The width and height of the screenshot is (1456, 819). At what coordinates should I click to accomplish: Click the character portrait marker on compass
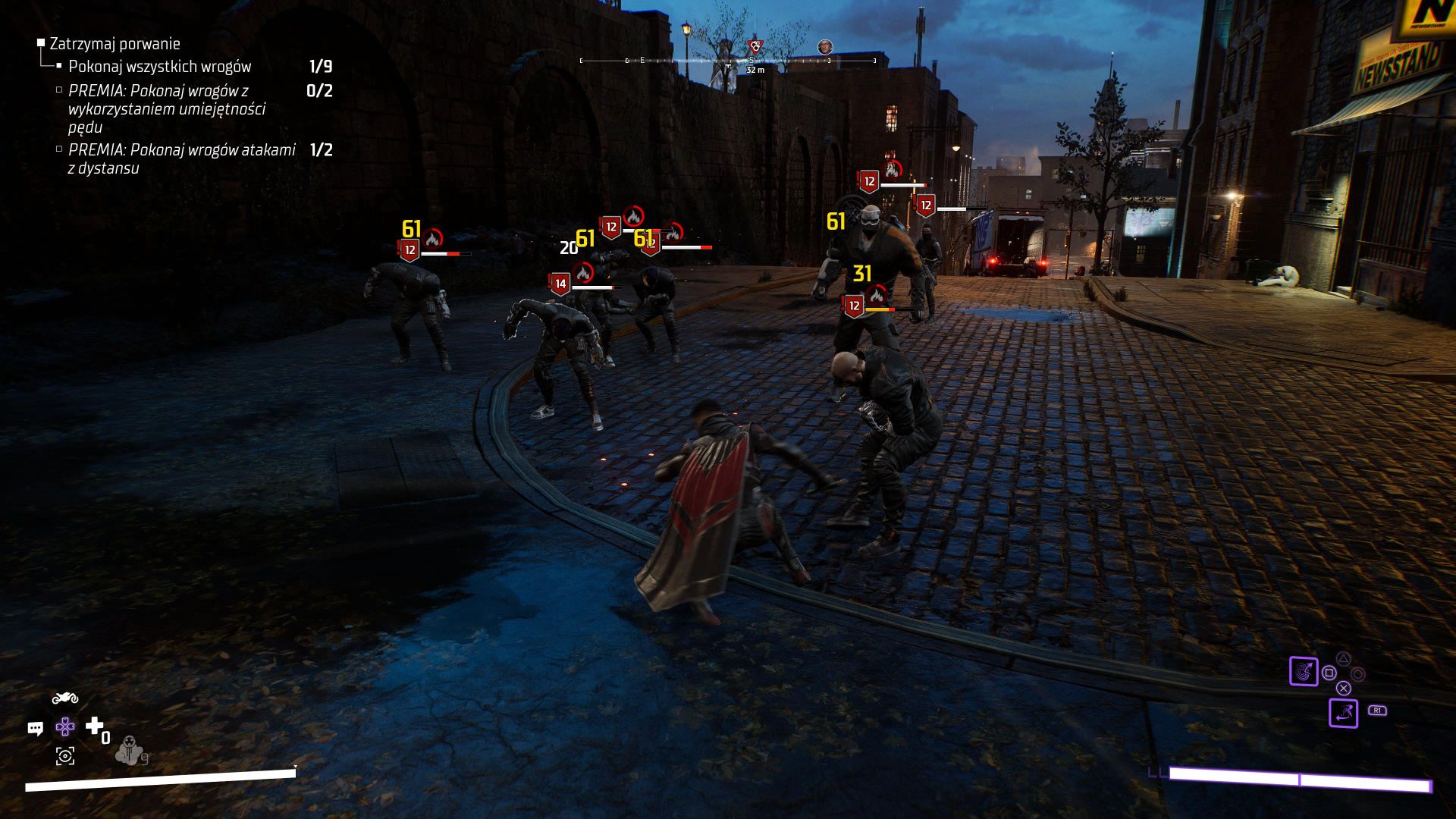point(825,47)
